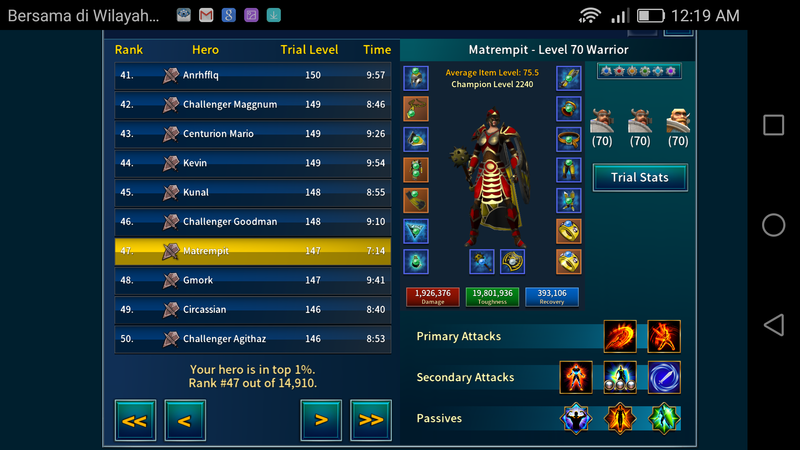
Task: Inspect the blue swirl secondary attack
Action: click(x=664, y=378)
